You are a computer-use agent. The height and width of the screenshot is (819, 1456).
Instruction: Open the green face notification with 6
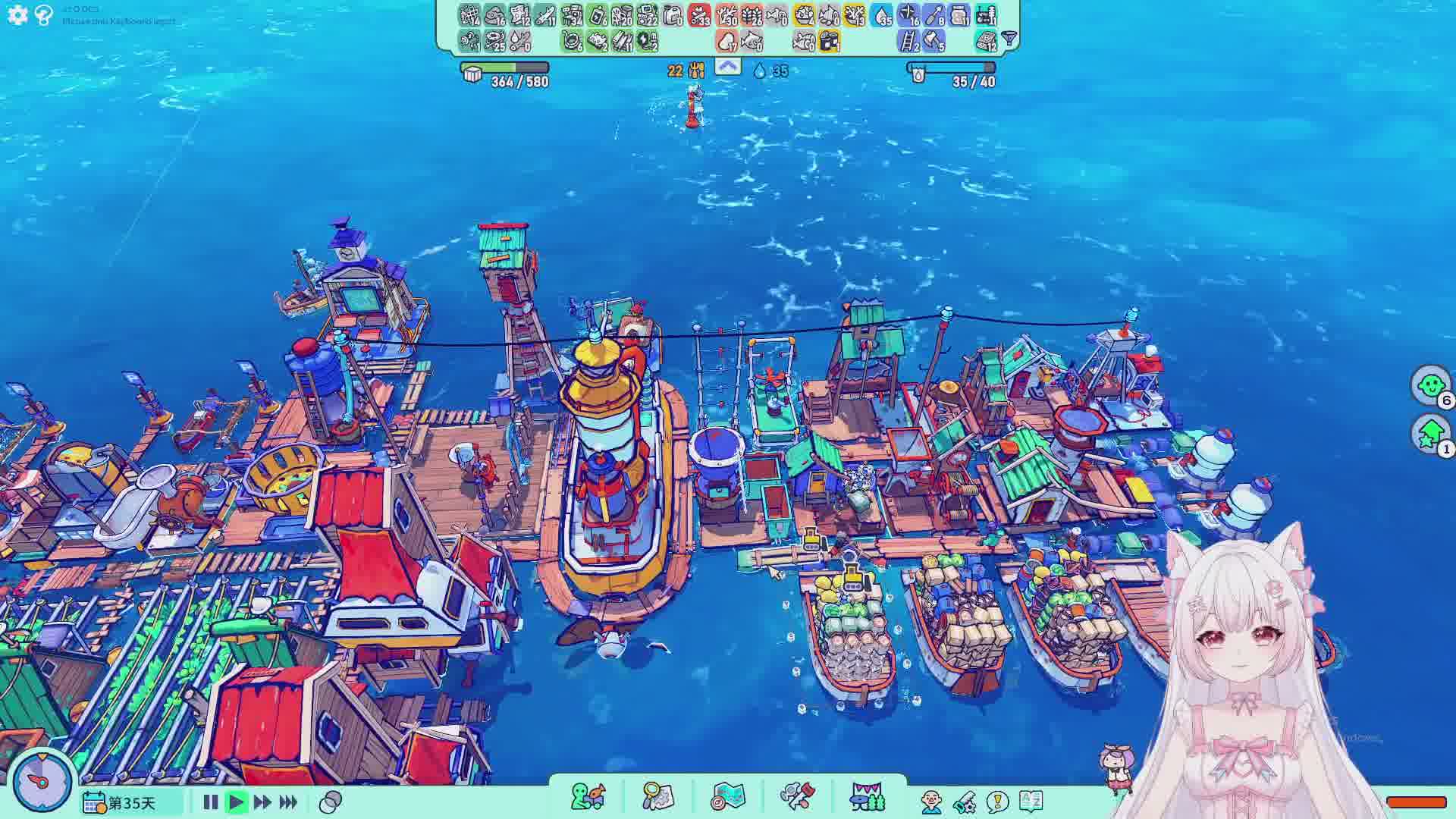coord(1431,386)
